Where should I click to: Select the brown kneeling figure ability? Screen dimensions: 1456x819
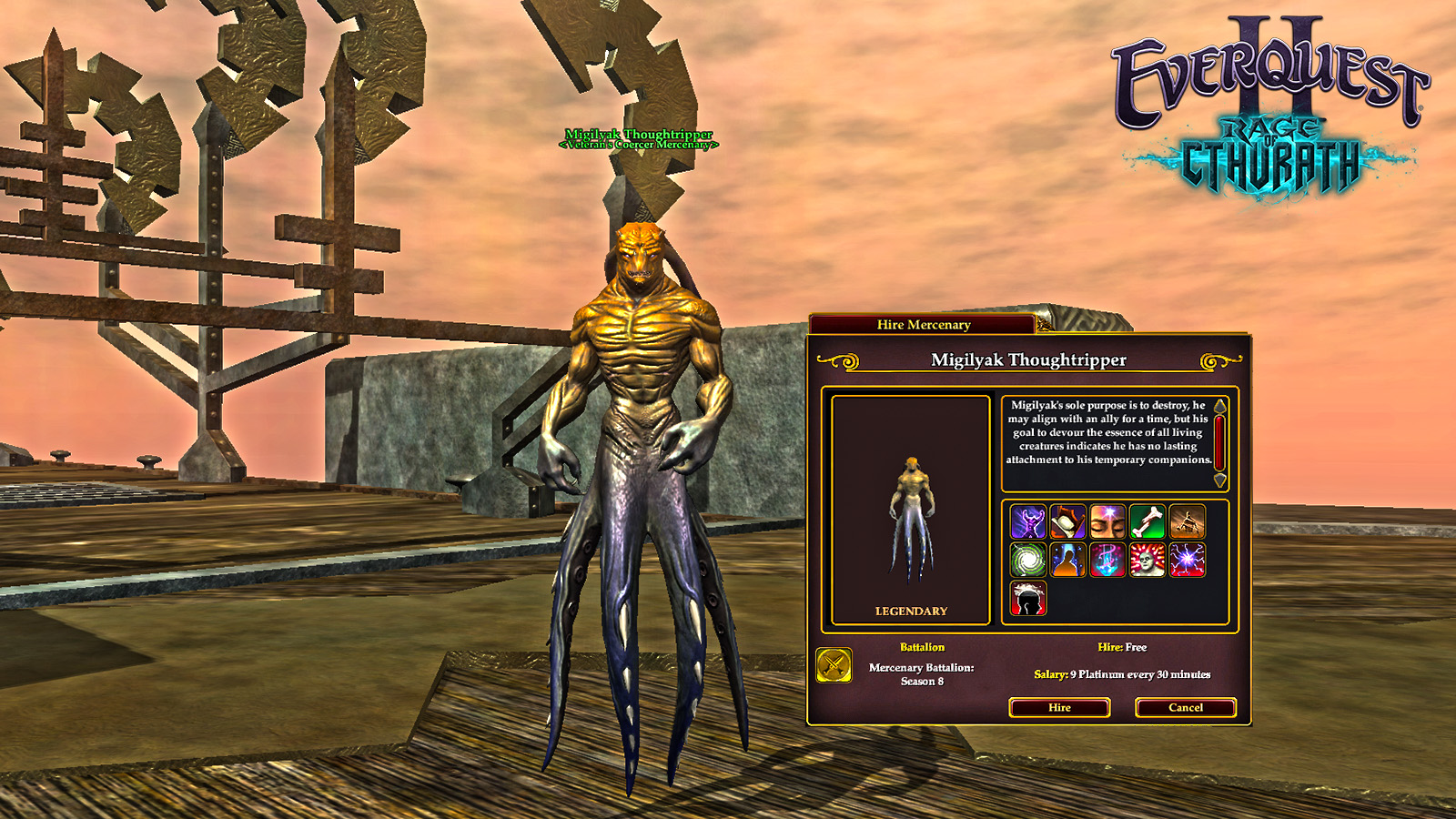pyautogui.click(x=1187, y=522)
